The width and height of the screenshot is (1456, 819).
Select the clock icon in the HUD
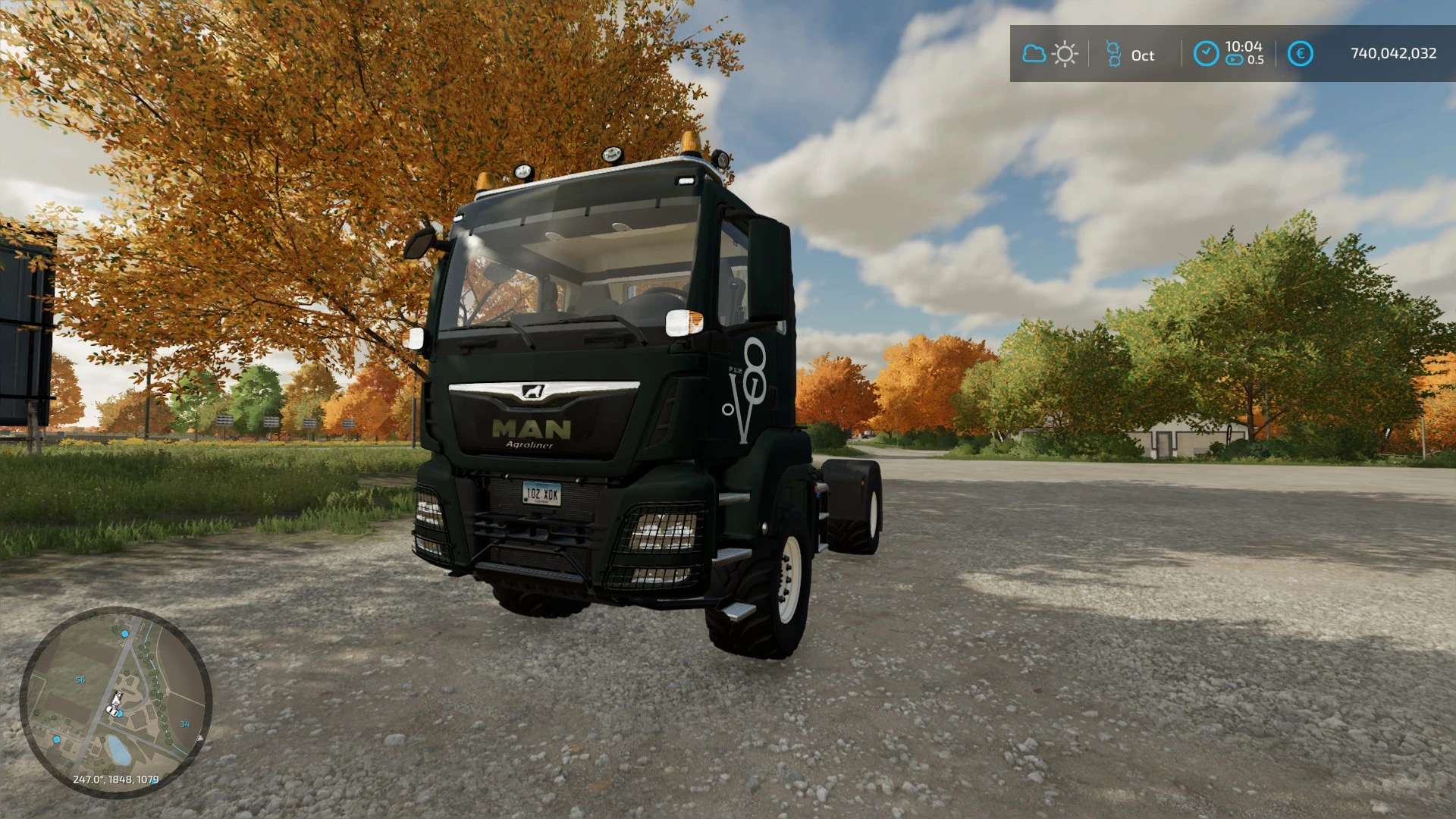1206,54
